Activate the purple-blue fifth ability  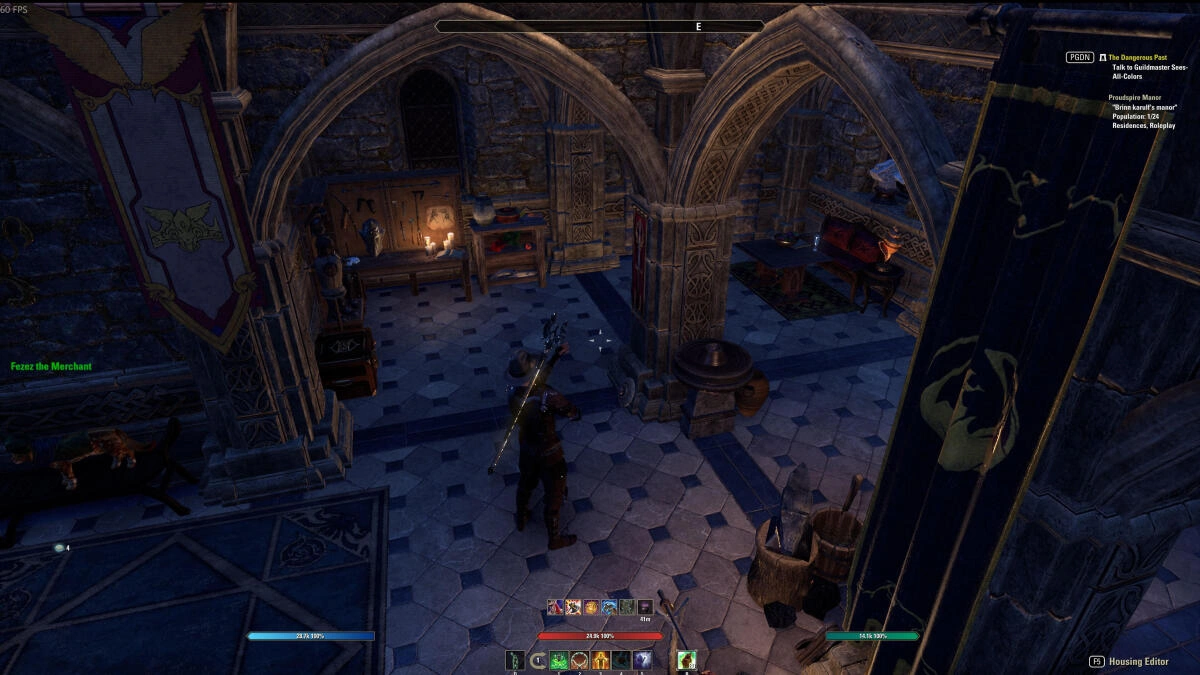[642, 660]
